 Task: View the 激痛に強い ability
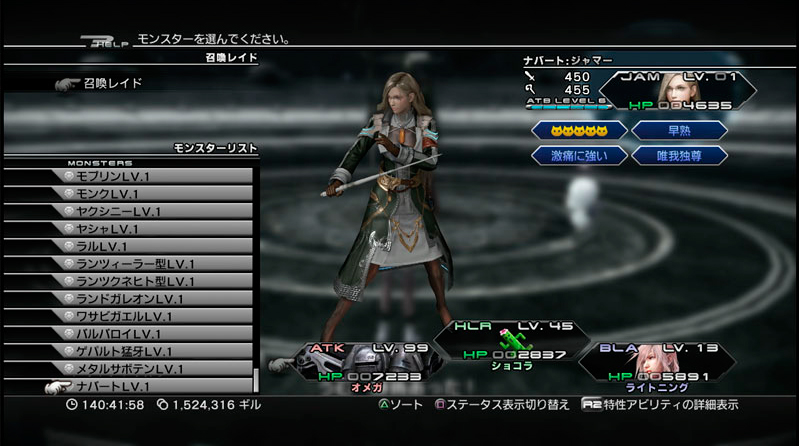coord(579,155)
